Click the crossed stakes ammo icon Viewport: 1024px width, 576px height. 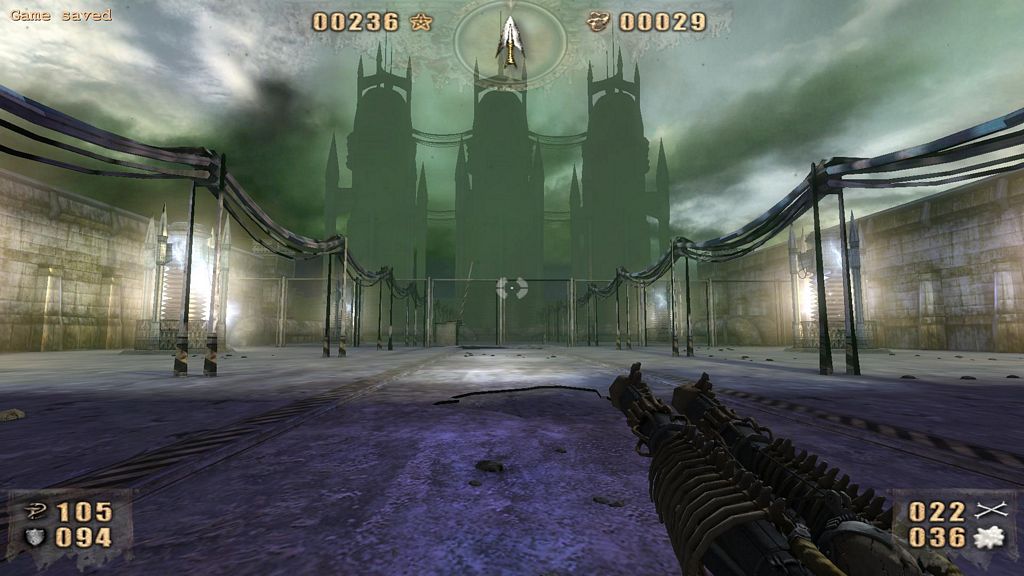pos(989,512)
